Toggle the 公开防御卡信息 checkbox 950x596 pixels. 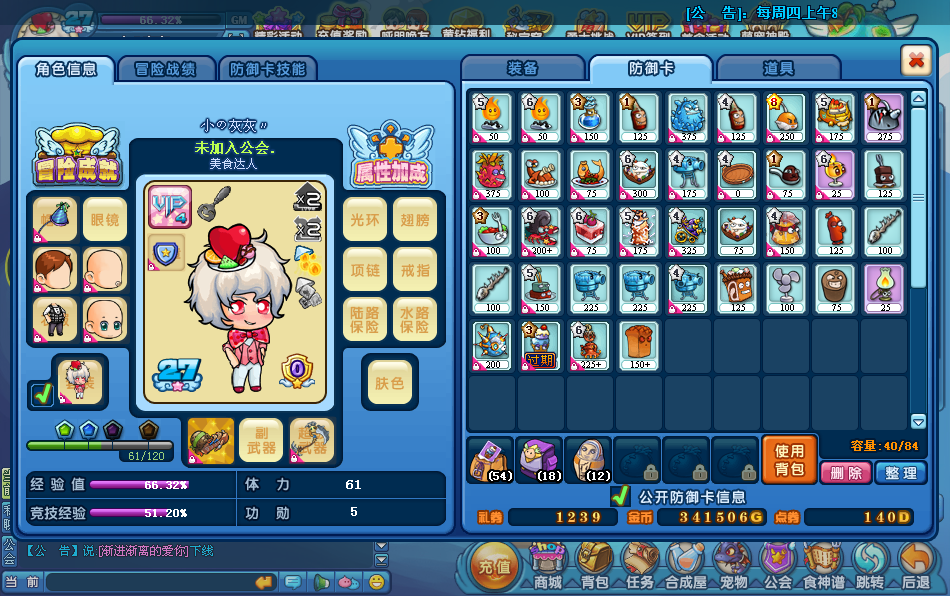click(x=620, y=496)
